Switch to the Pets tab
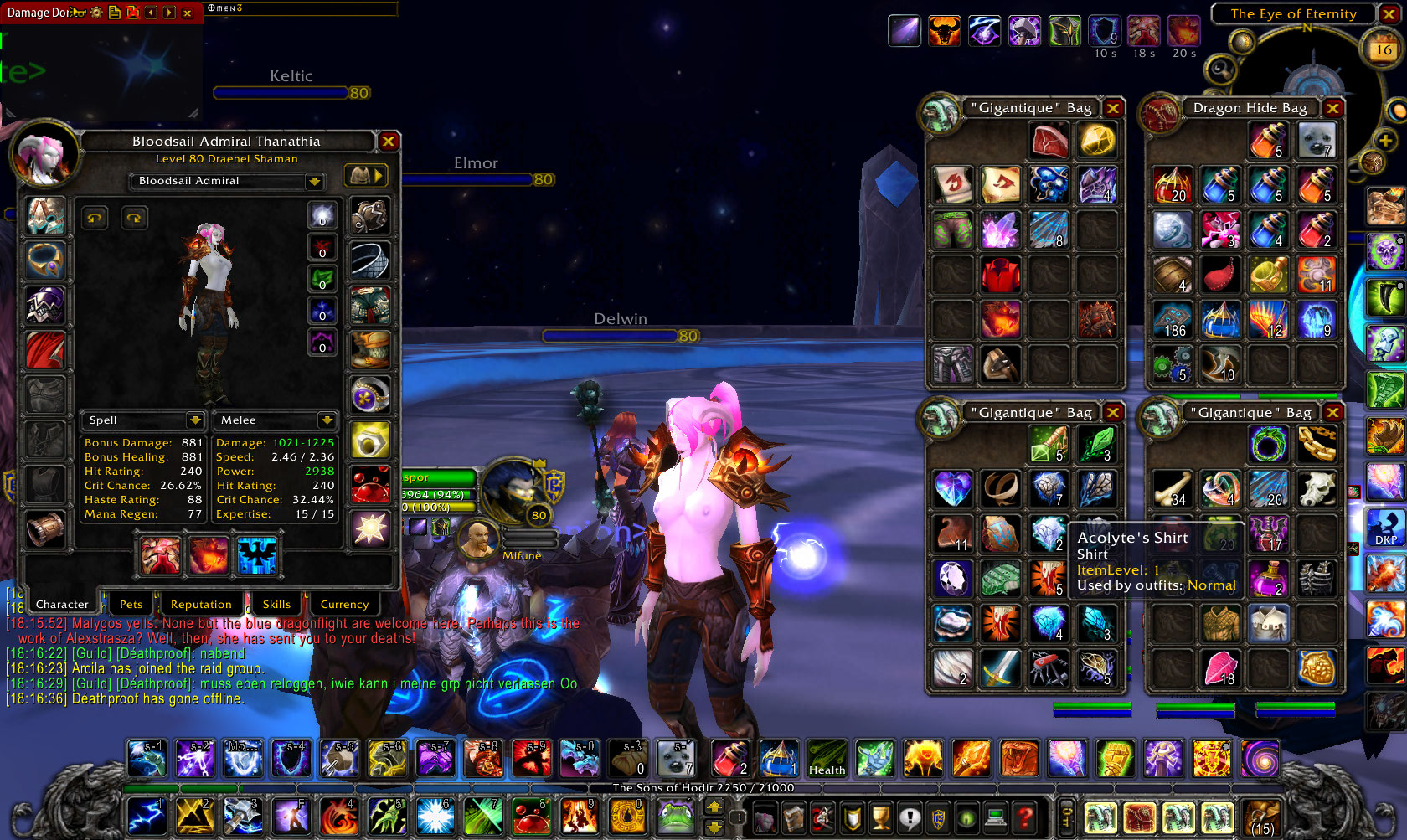The image size is (1407, 840). [131, 604]
